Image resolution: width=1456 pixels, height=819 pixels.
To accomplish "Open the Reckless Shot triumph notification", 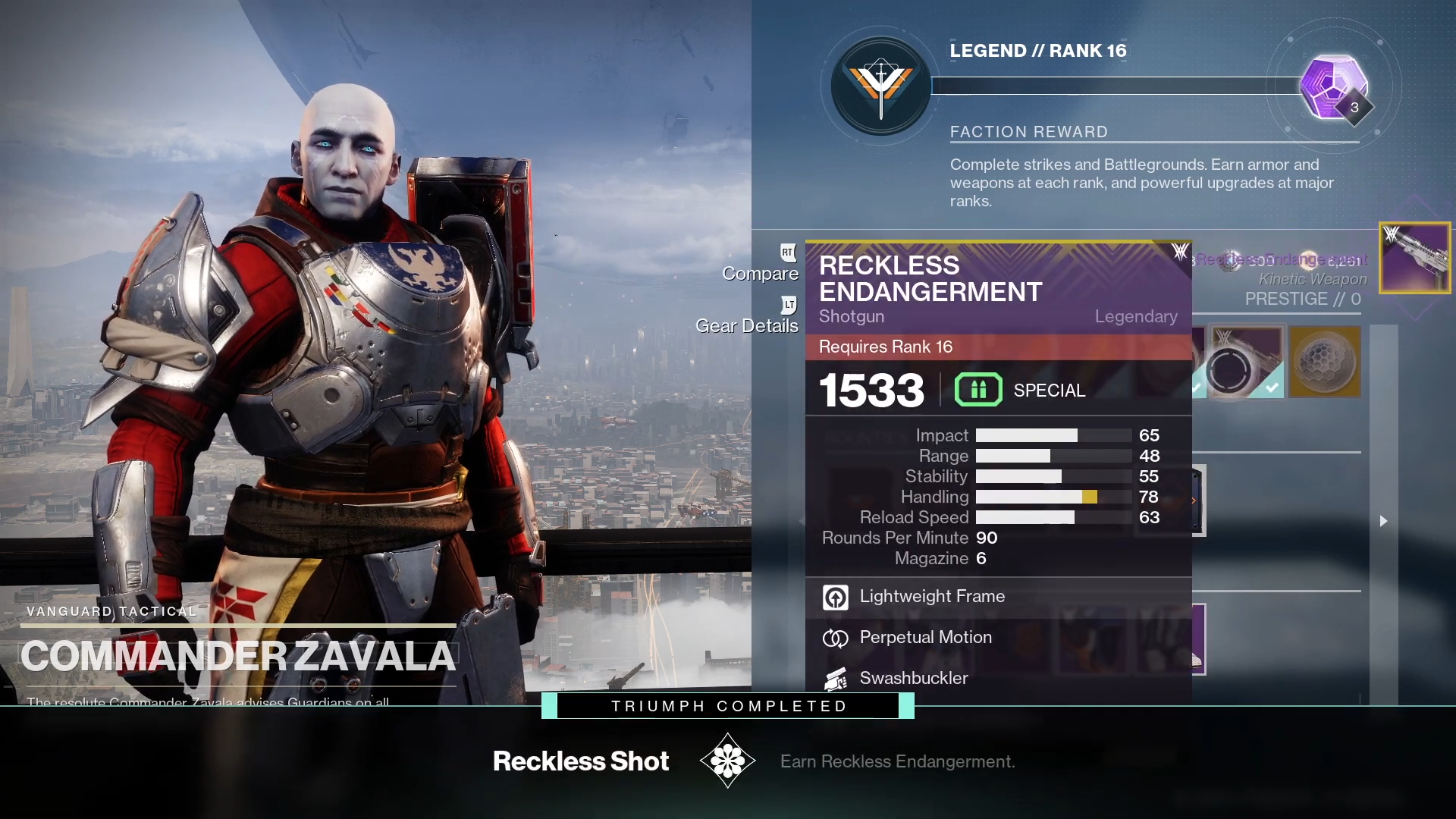I will (727, 761).
